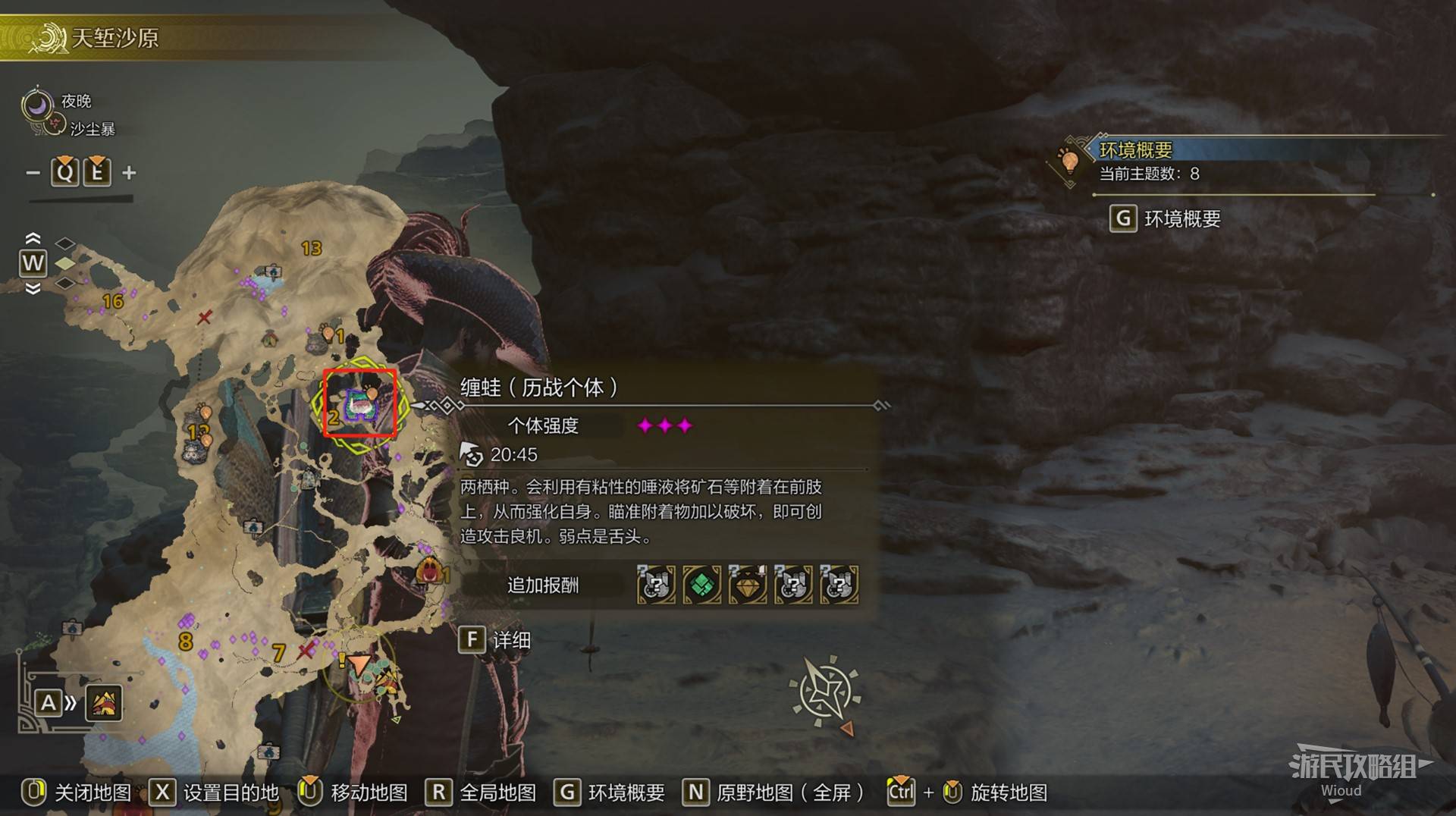
Task: Select the 移动地图 option in bottom bar
Action: [x=353, y=792]
